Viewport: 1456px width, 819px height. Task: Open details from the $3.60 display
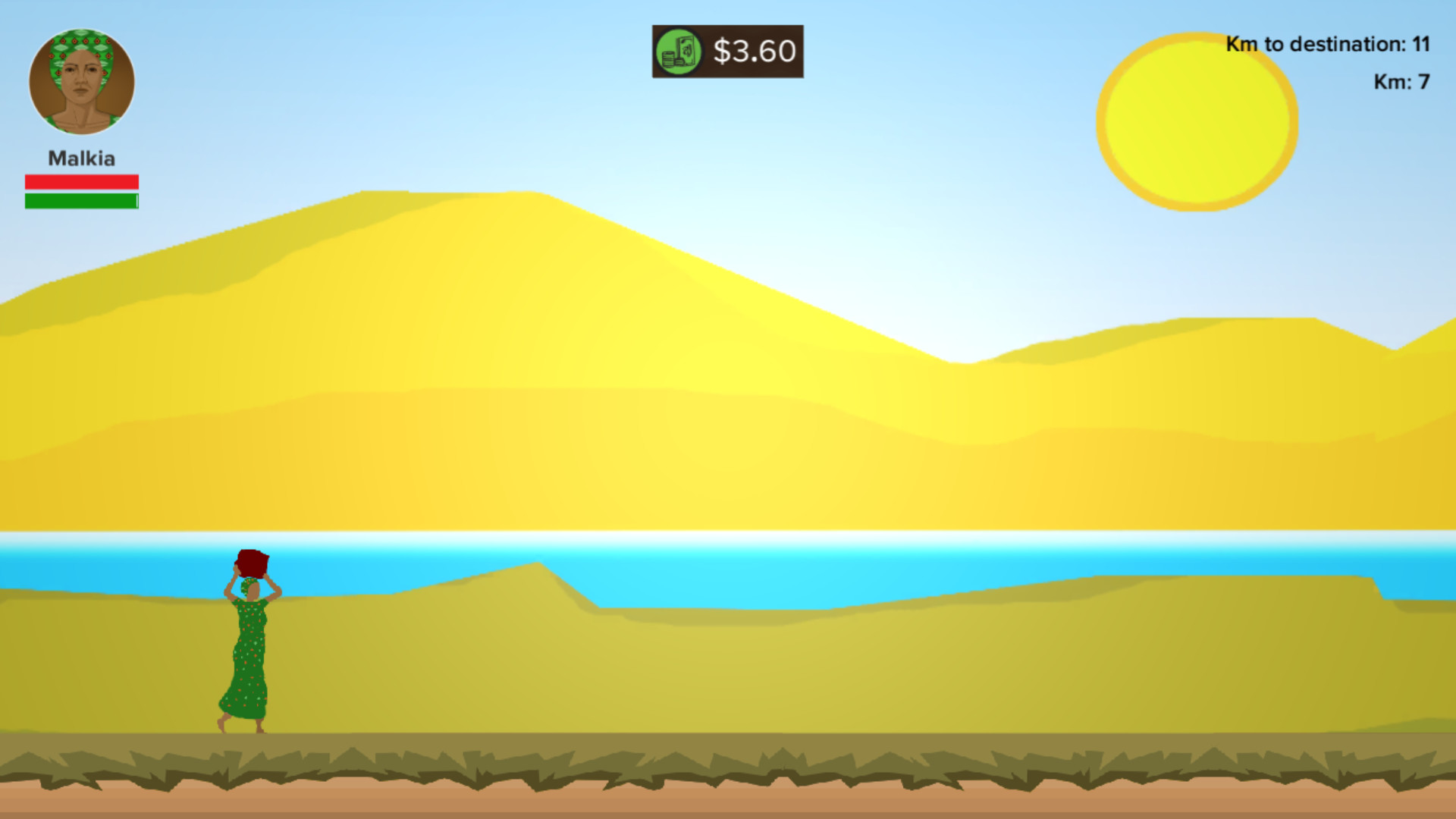click(726, 52)
